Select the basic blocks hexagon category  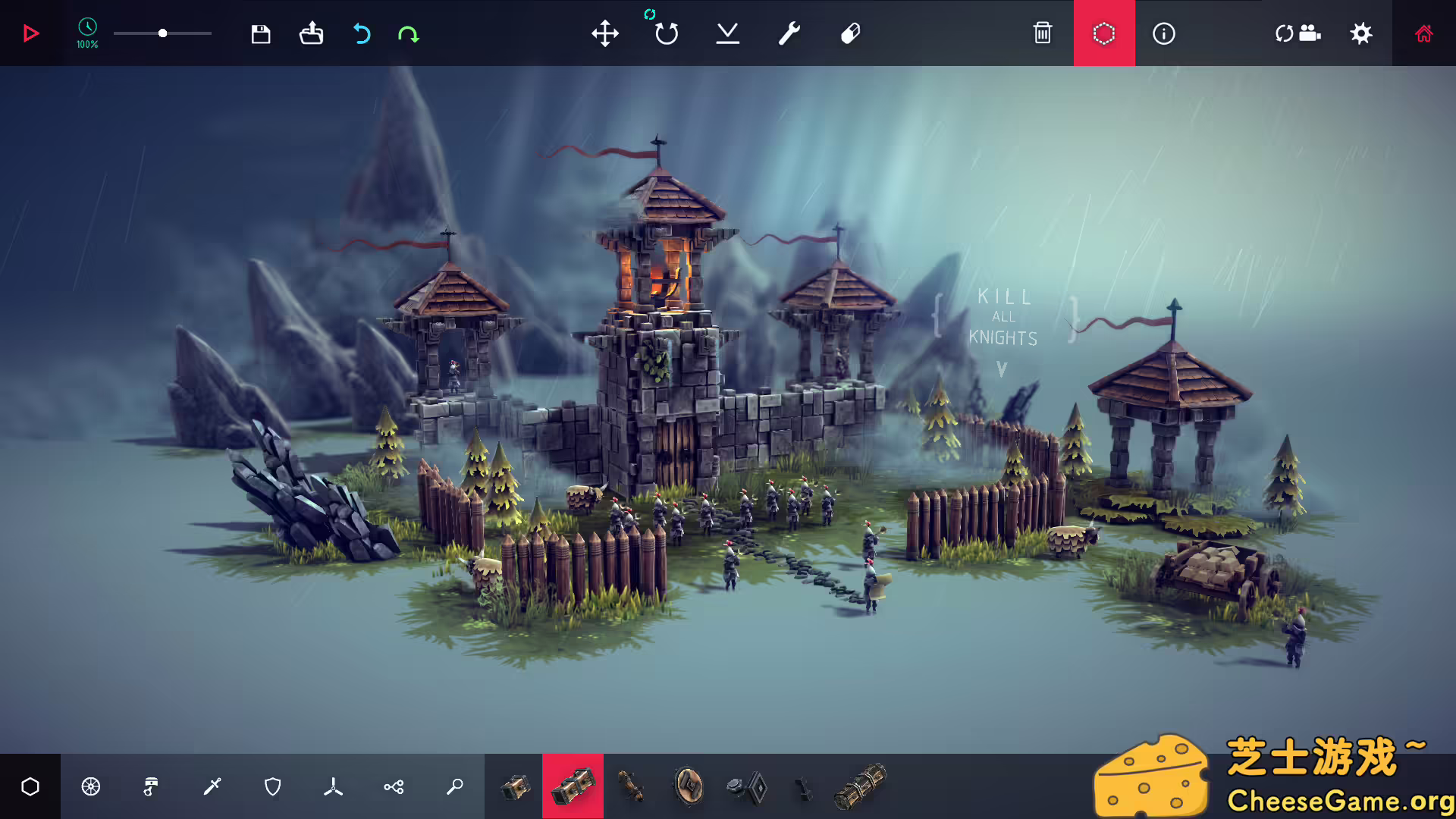pos(30,787)
